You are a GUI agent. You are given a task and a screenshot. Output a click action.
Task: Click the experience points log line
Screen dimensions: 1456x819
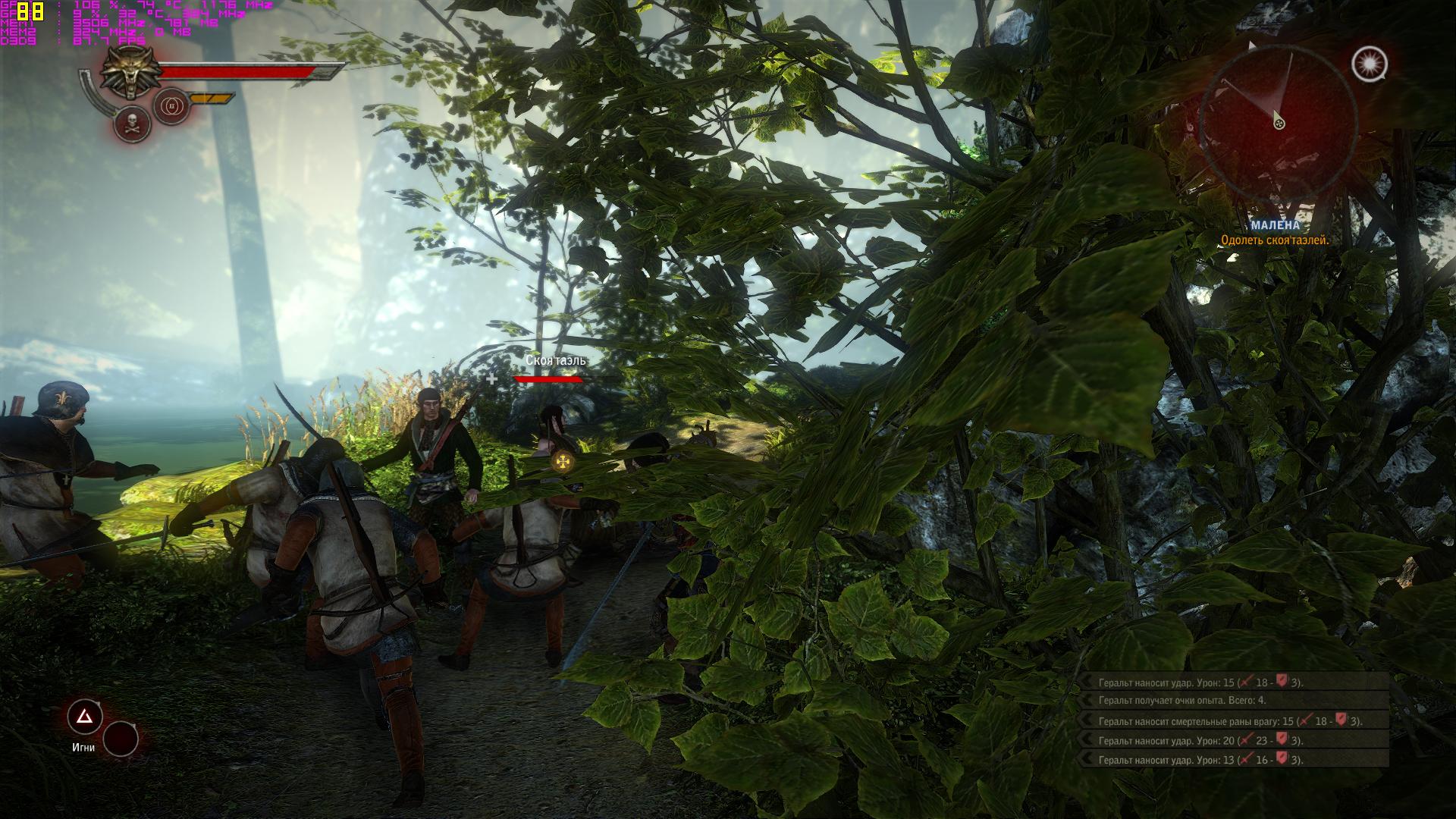pos(1234,701)
